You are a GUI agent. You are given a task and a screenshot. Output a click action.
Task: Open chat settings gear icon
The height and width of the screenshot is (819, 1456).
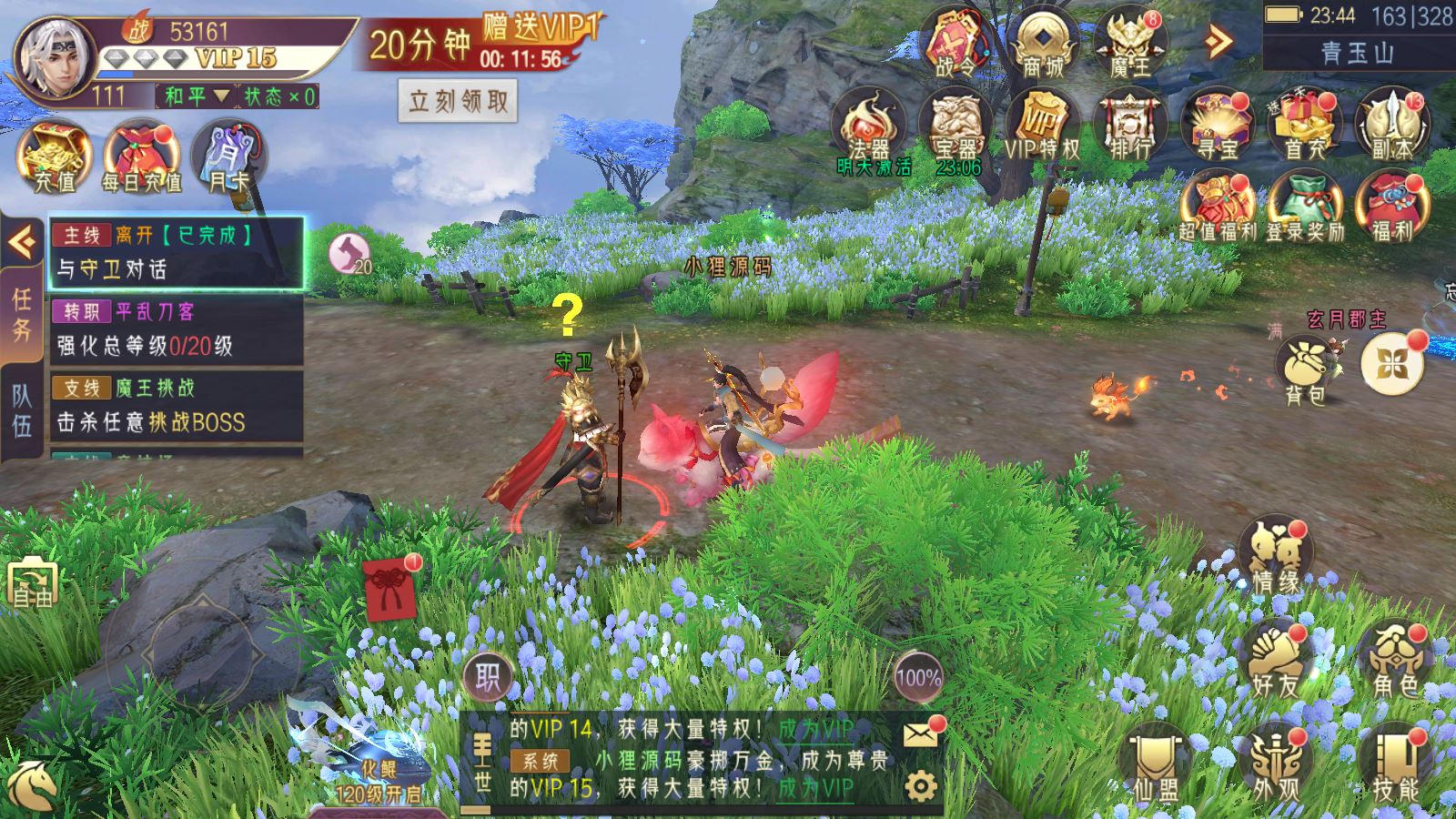[x=920, y=785]
